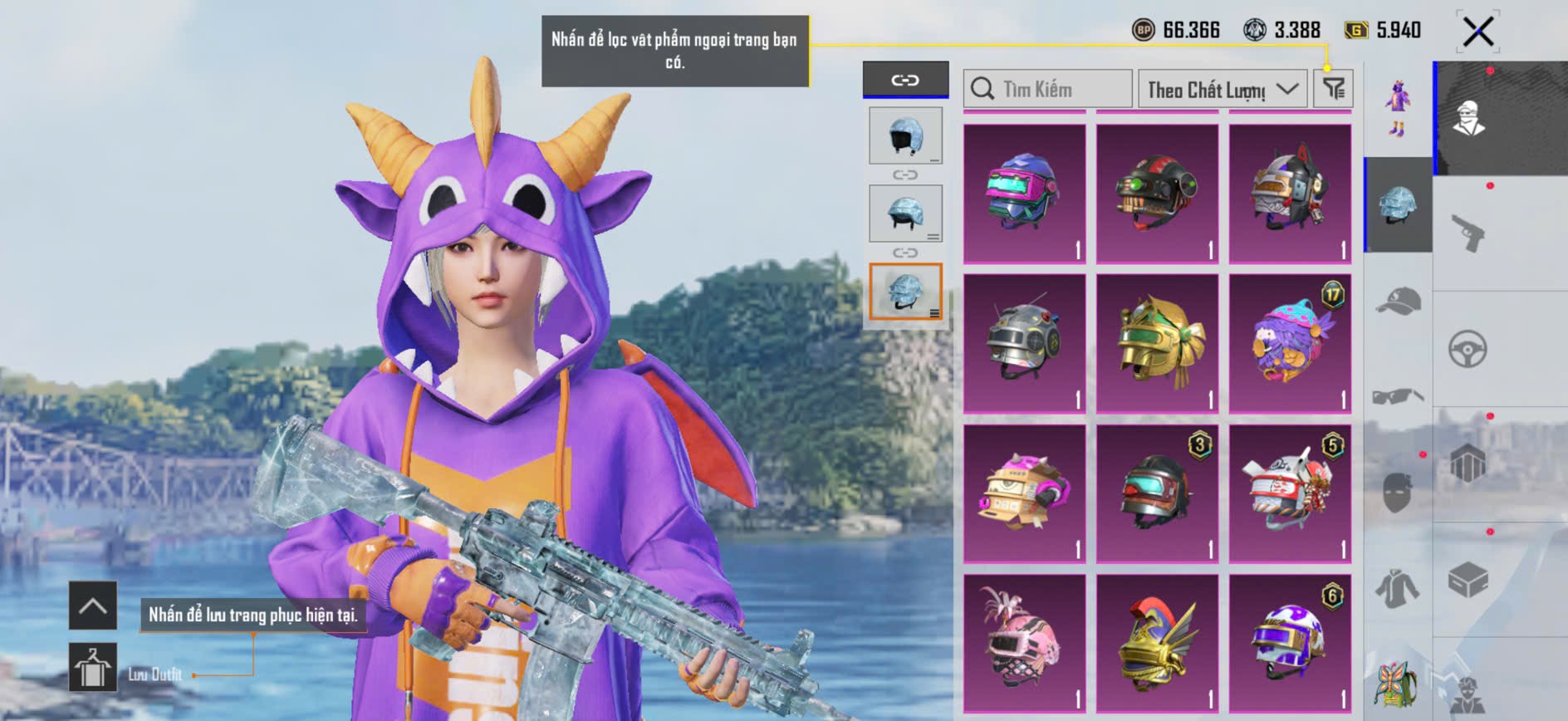The image size is (1568, 721).
Task: Open the face mask category
Action: (x=1399, y=492)
